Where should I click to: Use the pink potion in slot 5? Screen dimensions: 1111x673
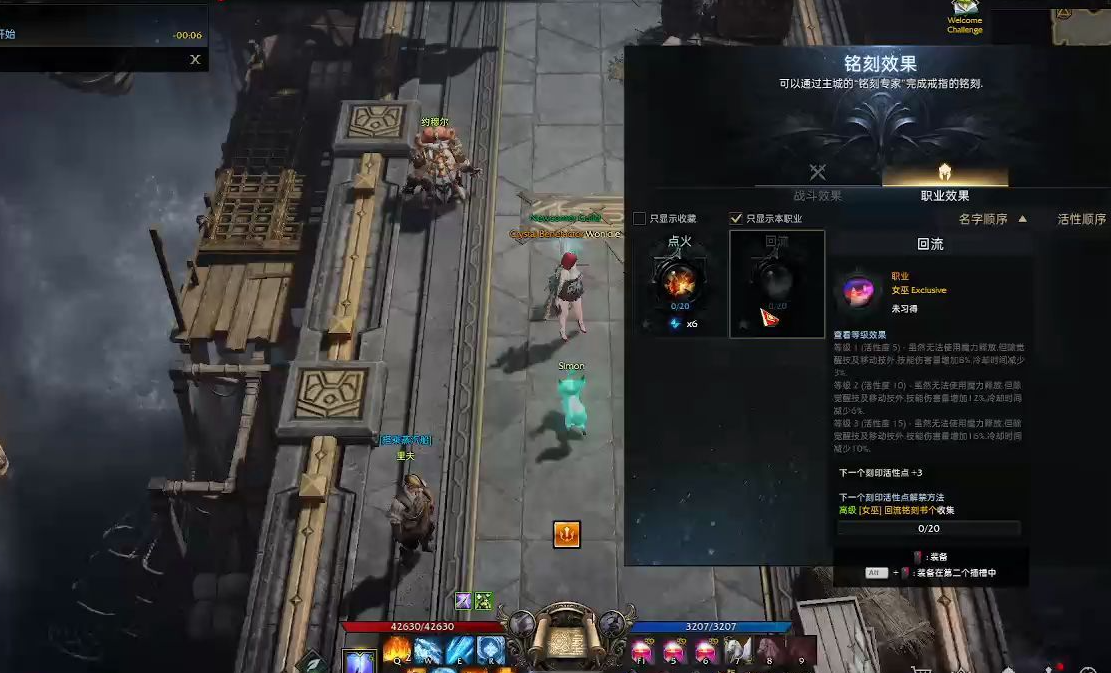[x=674, y=651]
